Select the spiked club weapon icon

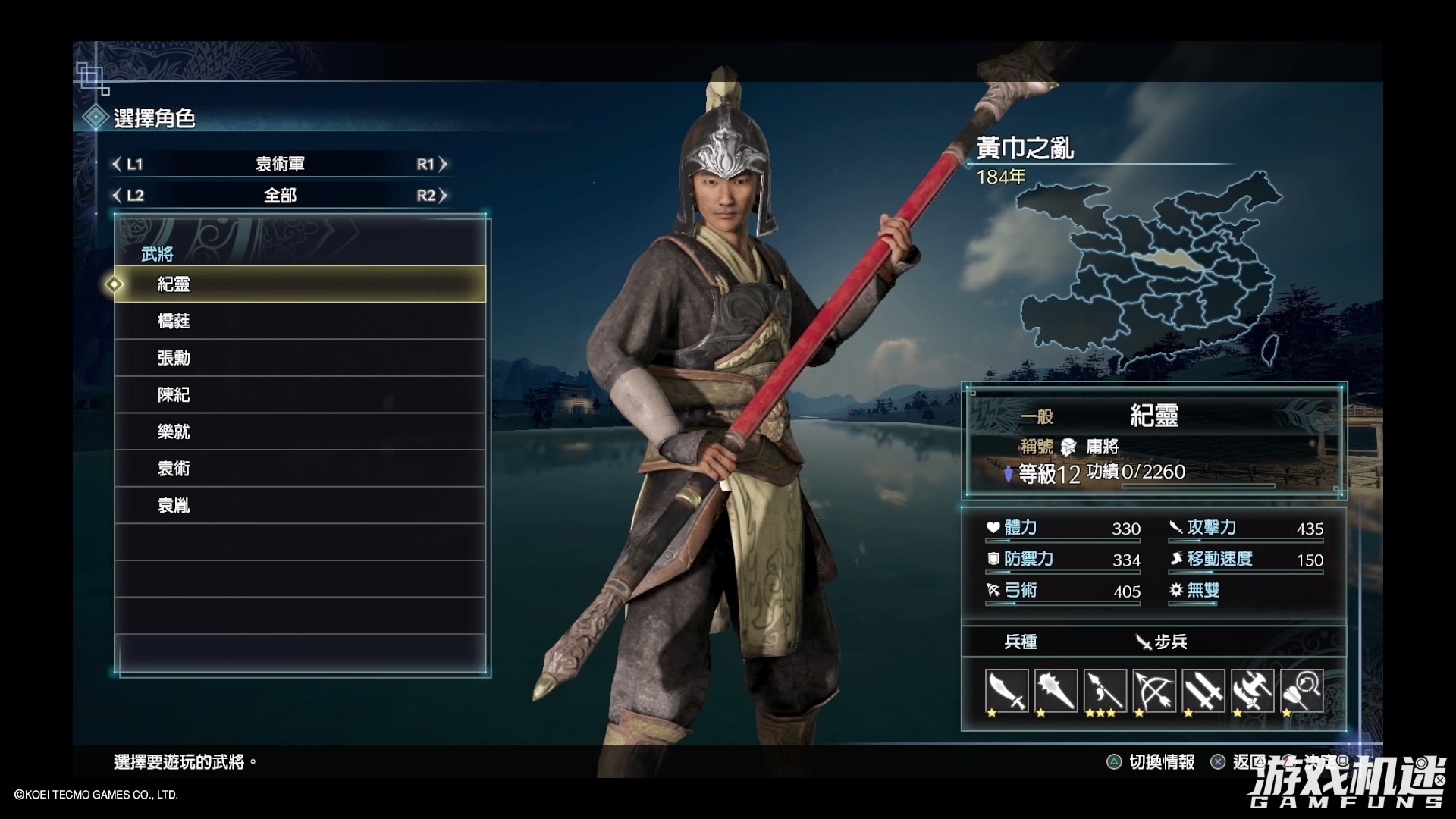point(1056,691)
